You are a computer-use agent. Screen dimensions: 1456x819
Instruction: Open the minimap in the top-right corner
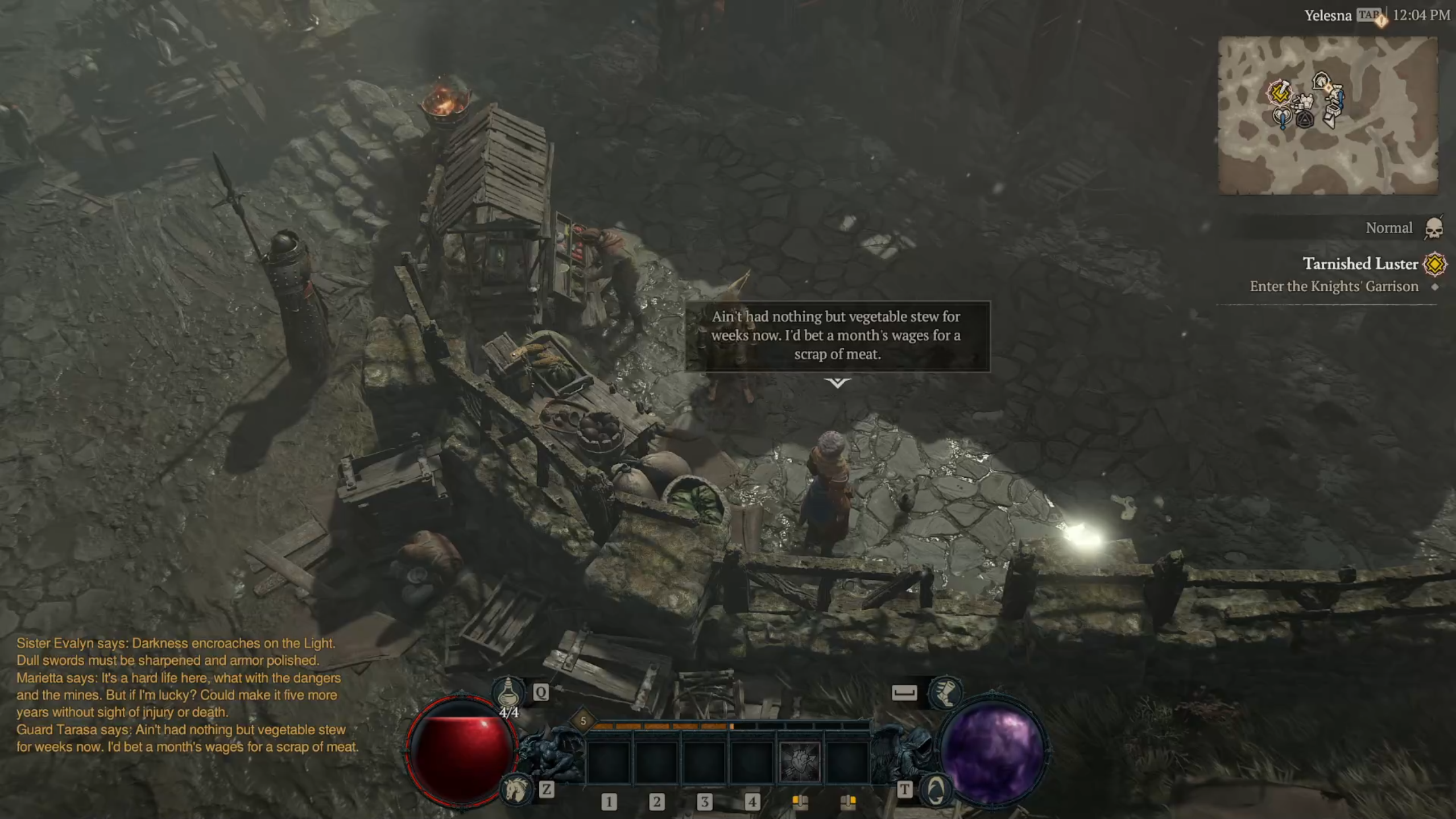[x=1327, y=115]
